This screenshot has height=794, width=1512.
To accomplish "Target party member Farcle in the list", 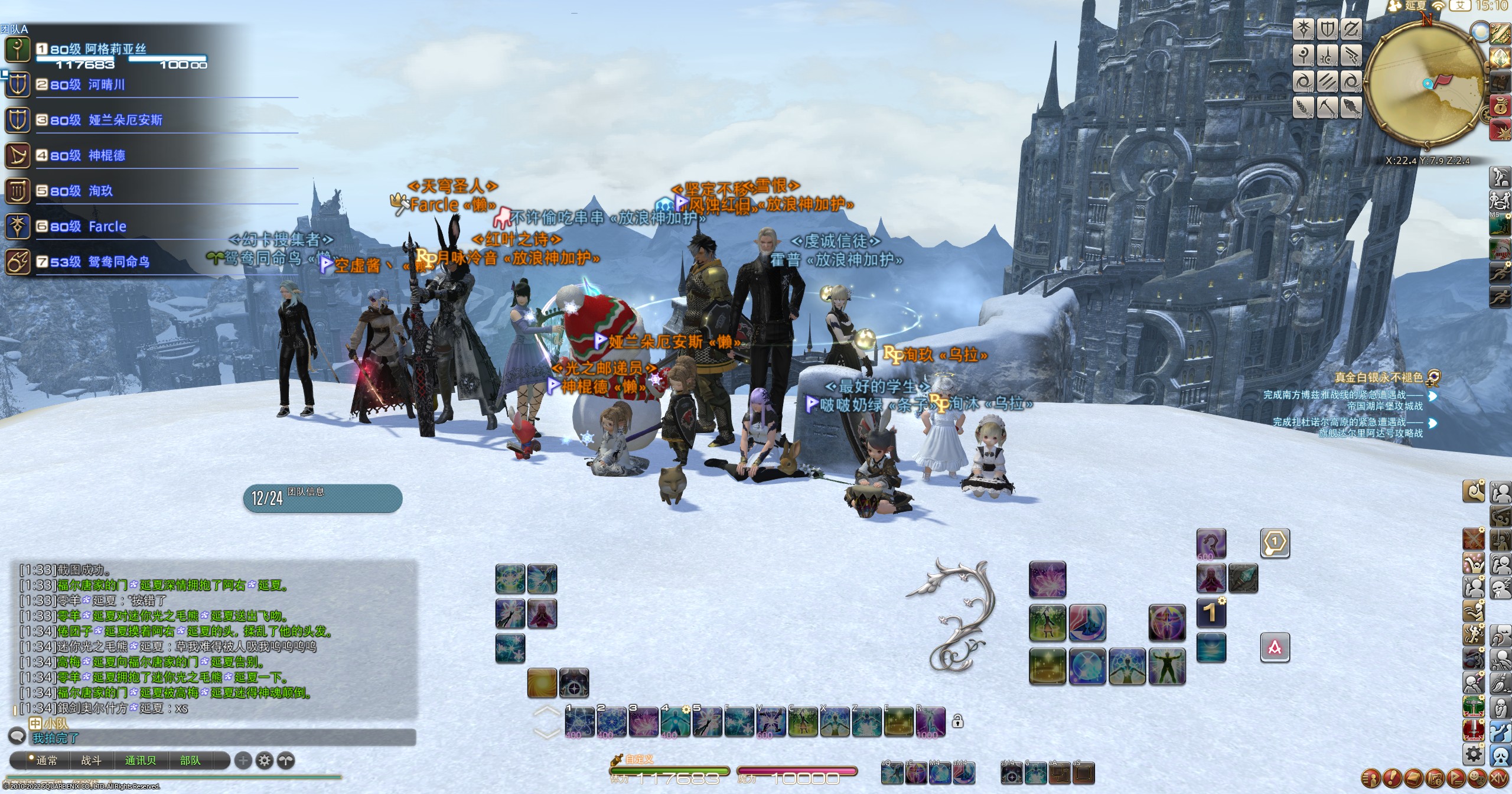I will [x=107, y=227].
